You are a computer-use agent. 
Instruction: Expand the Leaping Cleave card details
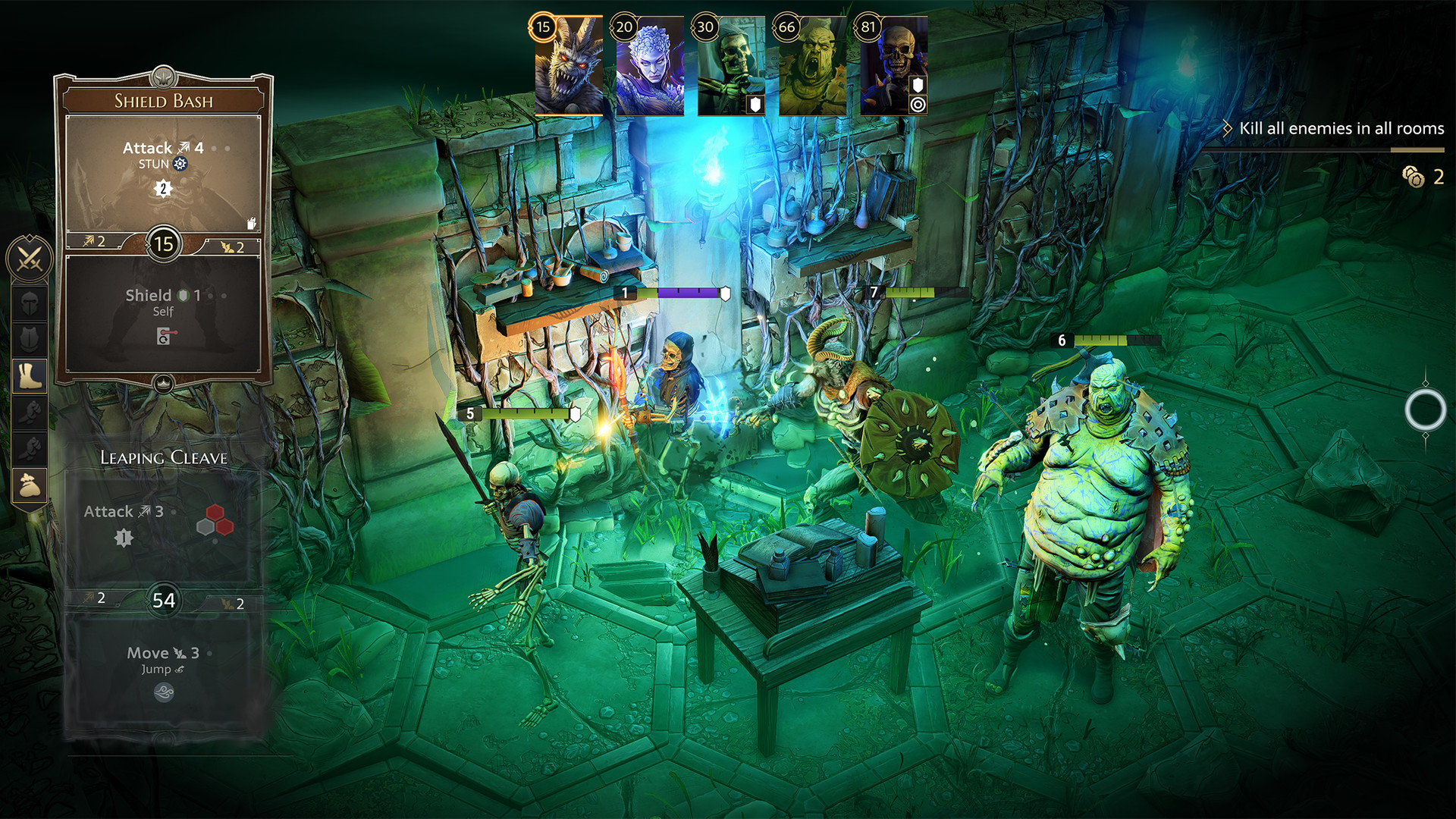coord(163,457)
